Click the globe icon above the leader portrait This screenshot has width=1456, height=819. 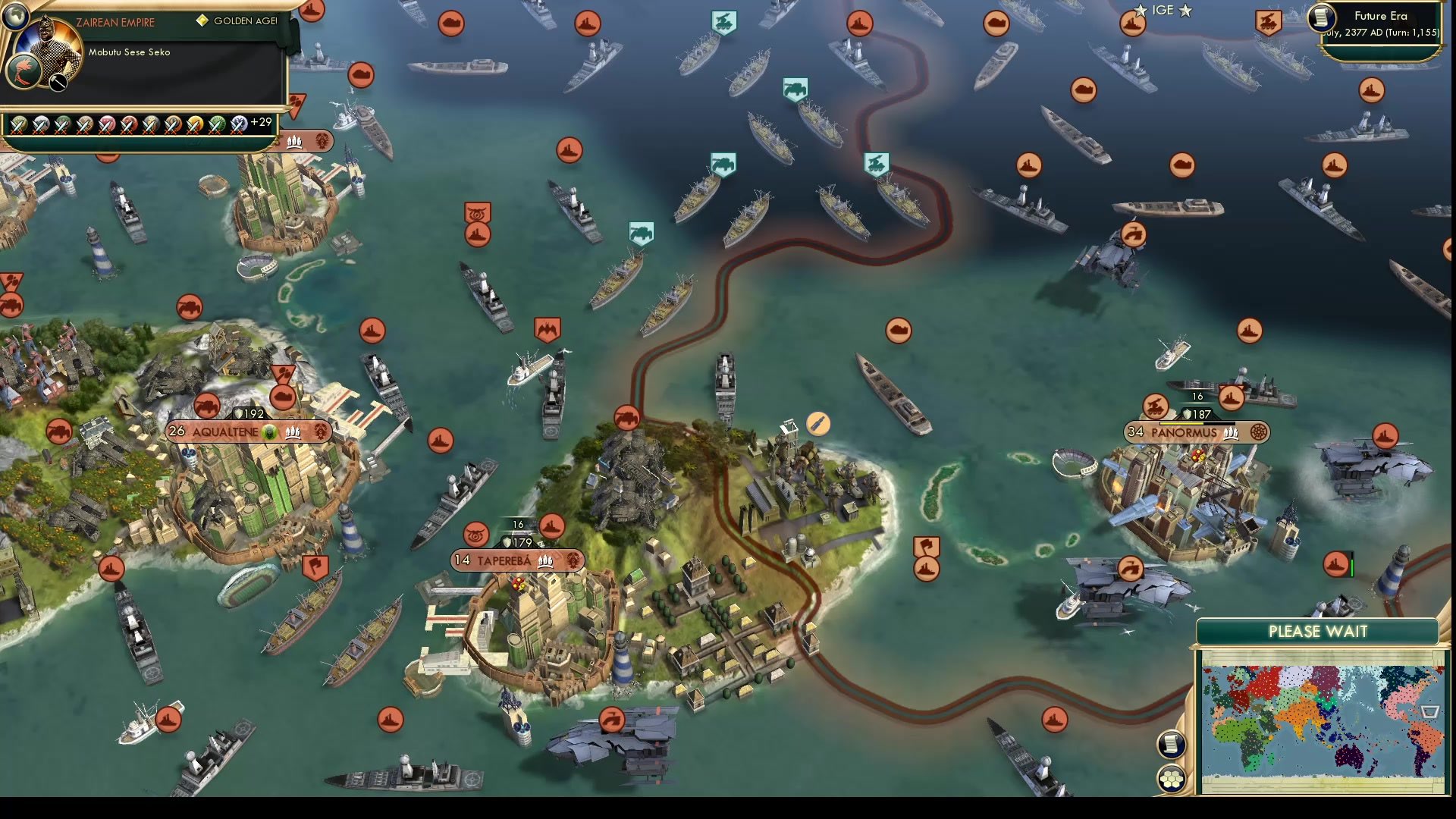[16, 15]
